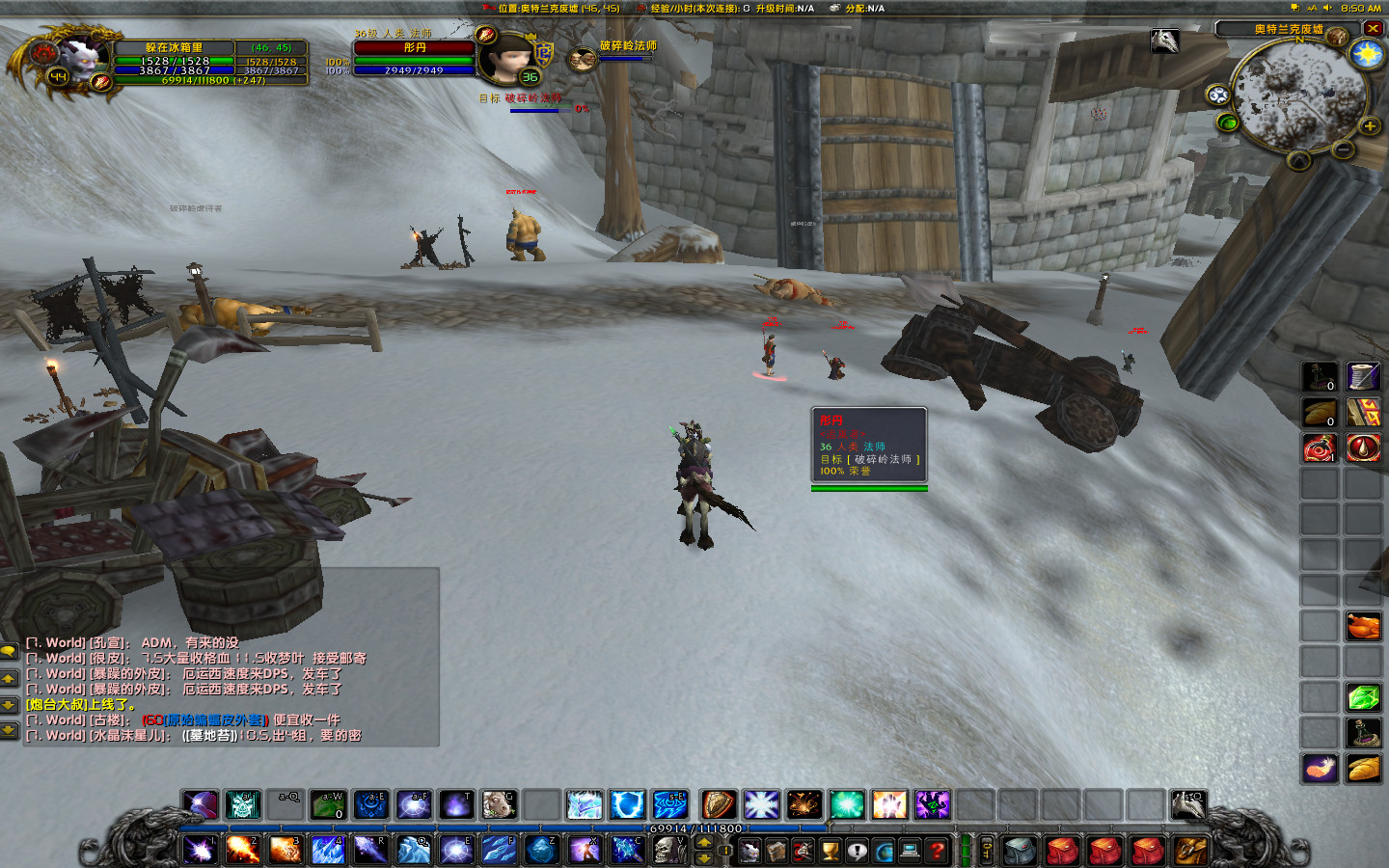The width and height of the screenshot is (1389, 868).
Task: Cast the fireball spell bound to key Z
Action: (543, 851)
